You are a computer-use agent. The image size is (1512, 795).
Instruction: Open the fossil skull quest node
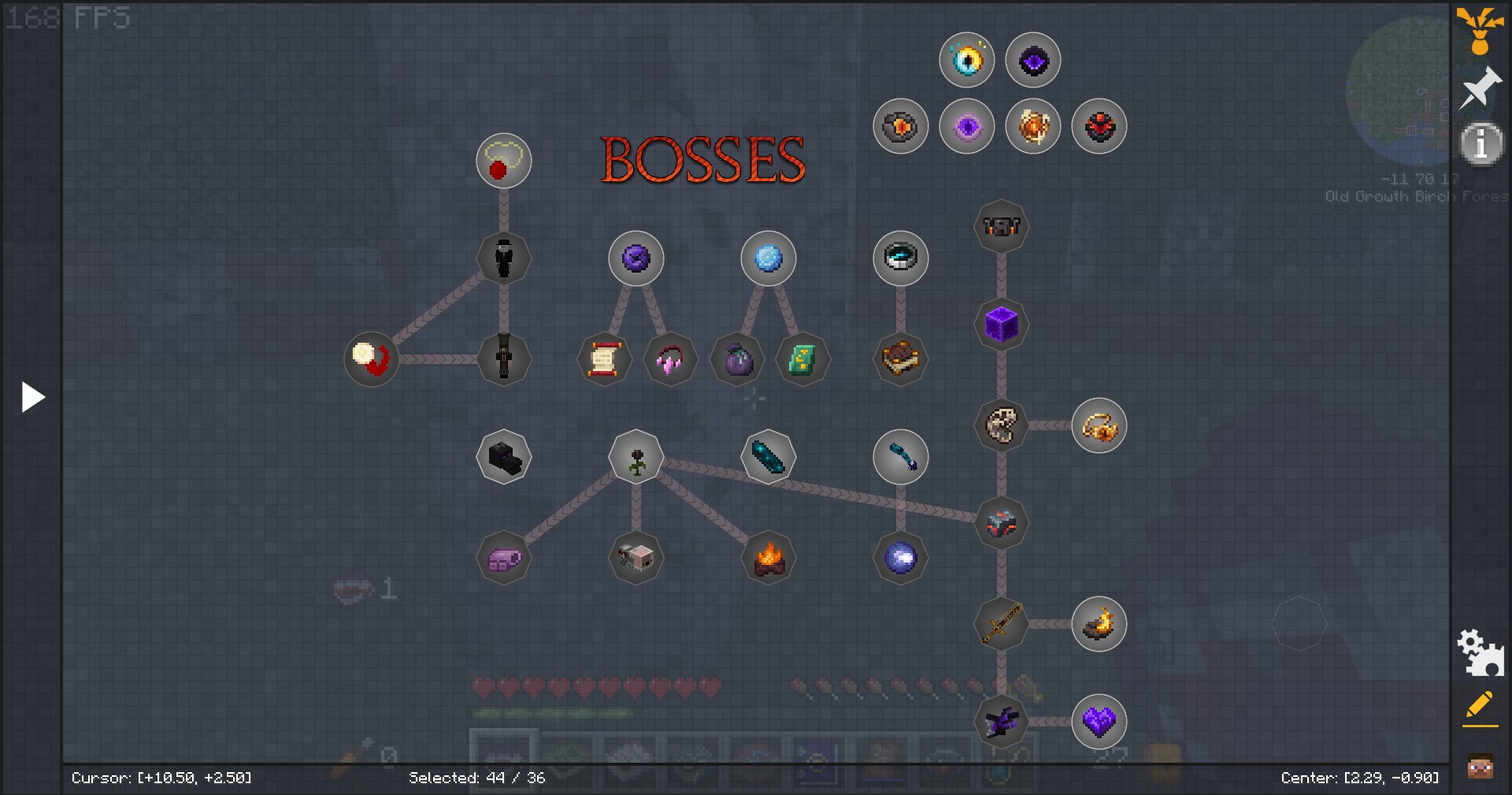[x=1002, y=425]
